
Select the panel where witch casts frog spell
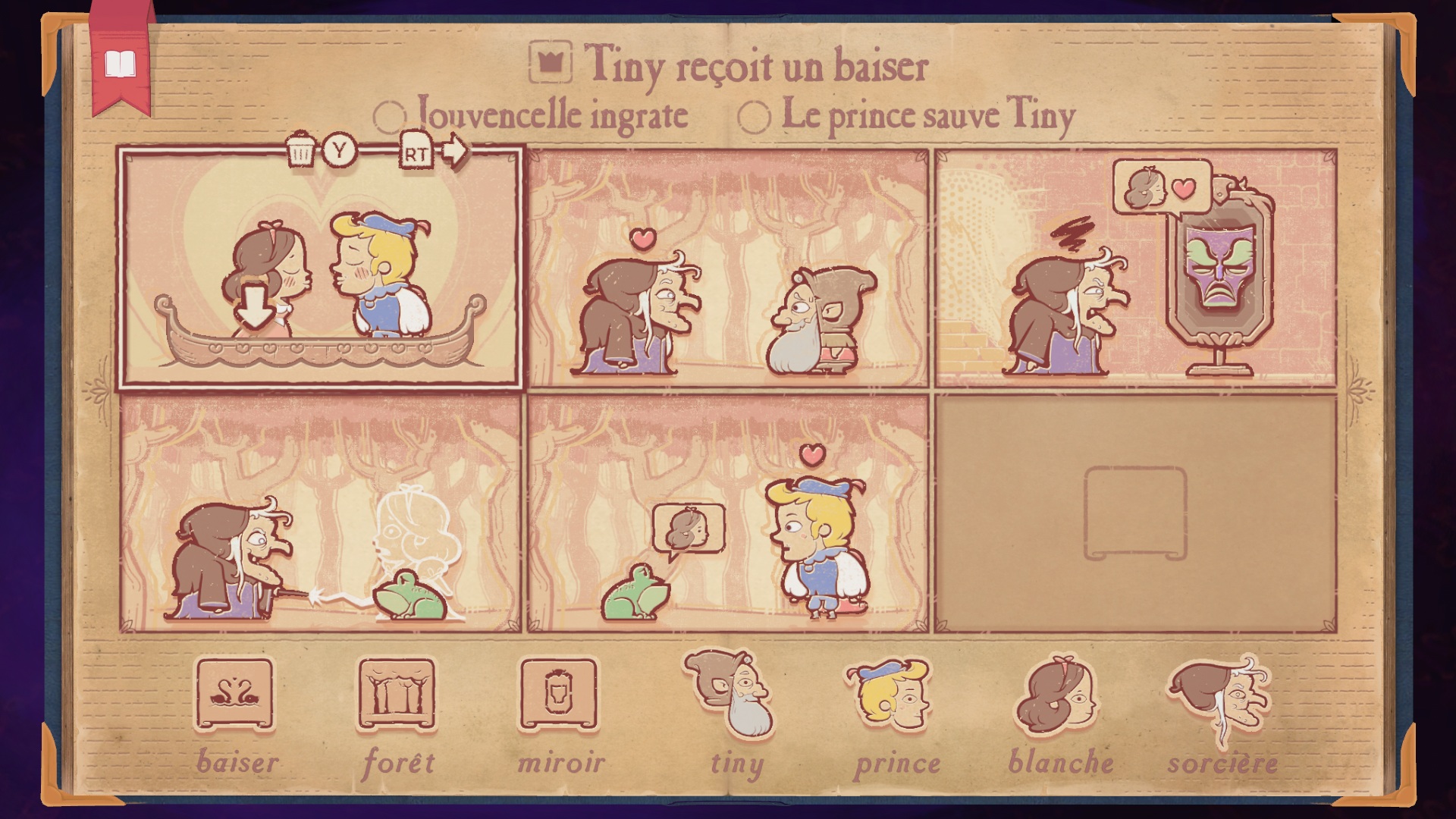coord(320,513)
